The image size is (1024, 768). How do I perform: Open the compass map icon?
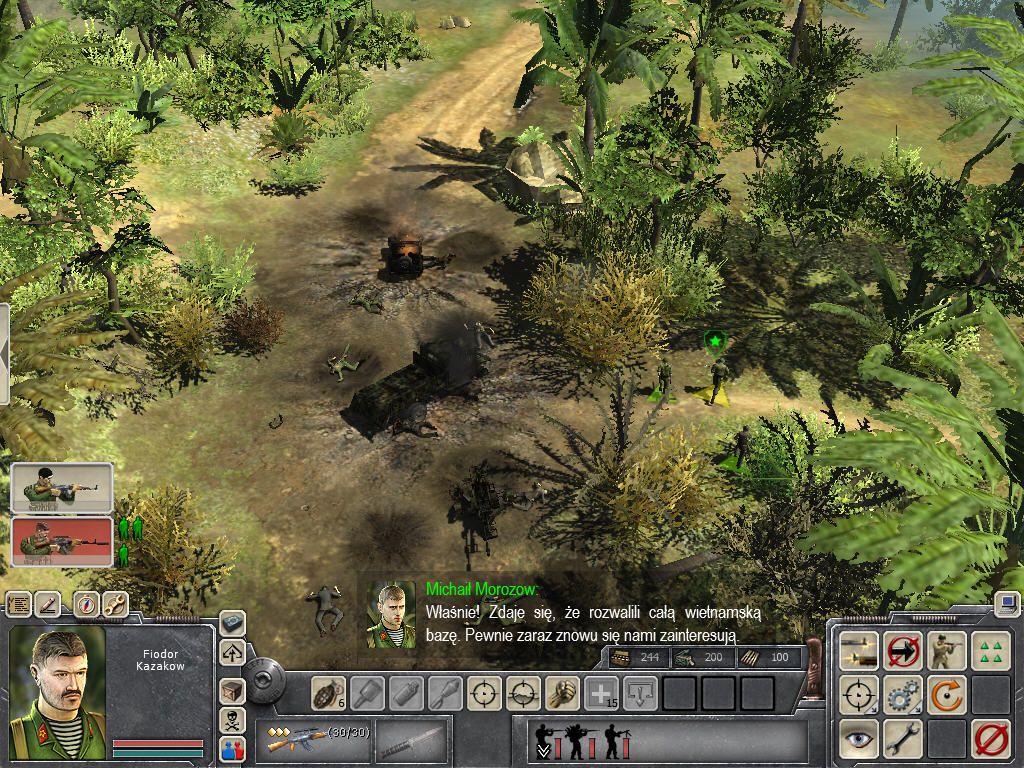point(87,604)
